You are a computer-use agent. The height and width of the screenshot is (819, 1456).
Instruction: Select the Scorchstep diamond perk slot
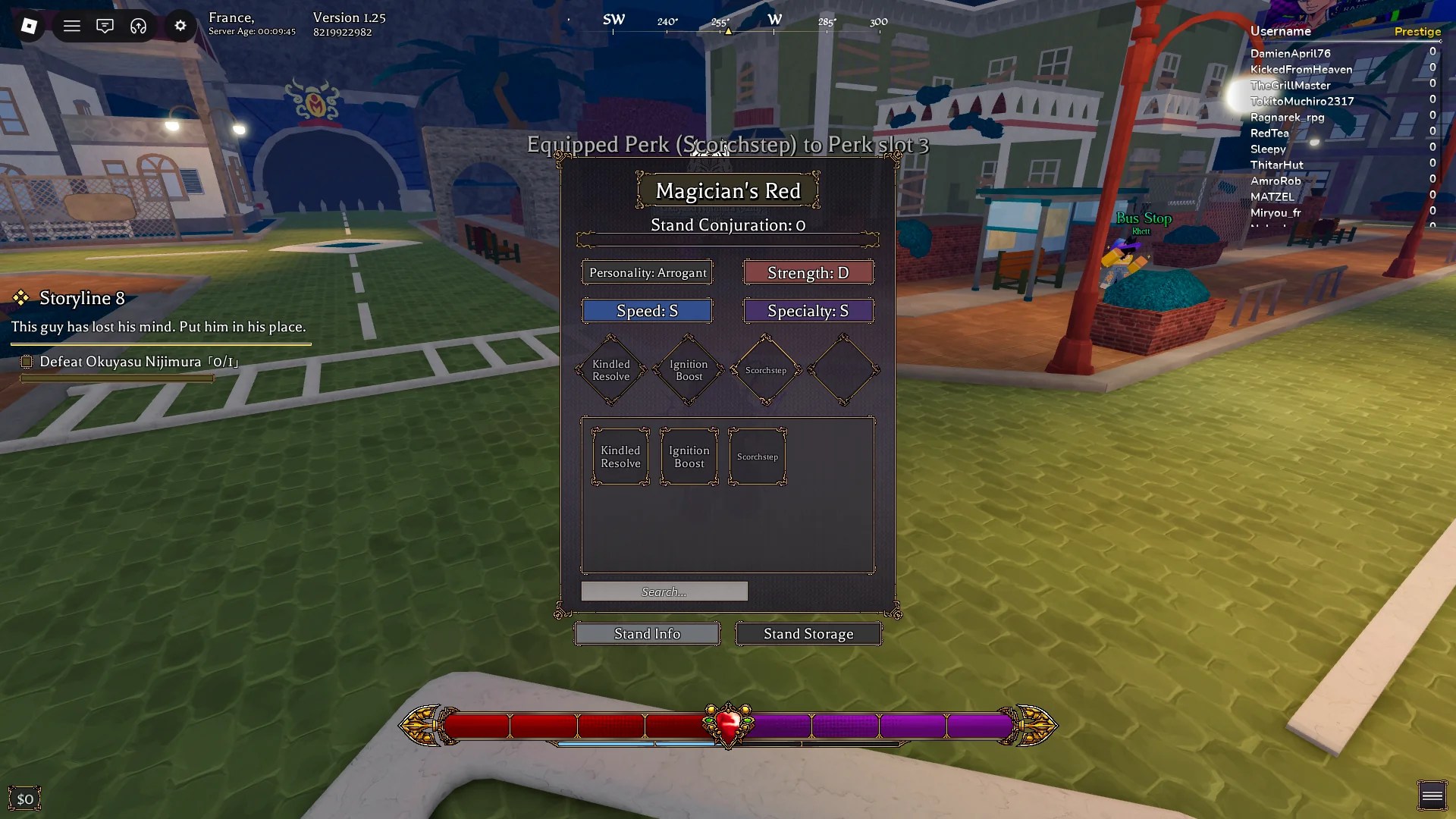point(765,370)
